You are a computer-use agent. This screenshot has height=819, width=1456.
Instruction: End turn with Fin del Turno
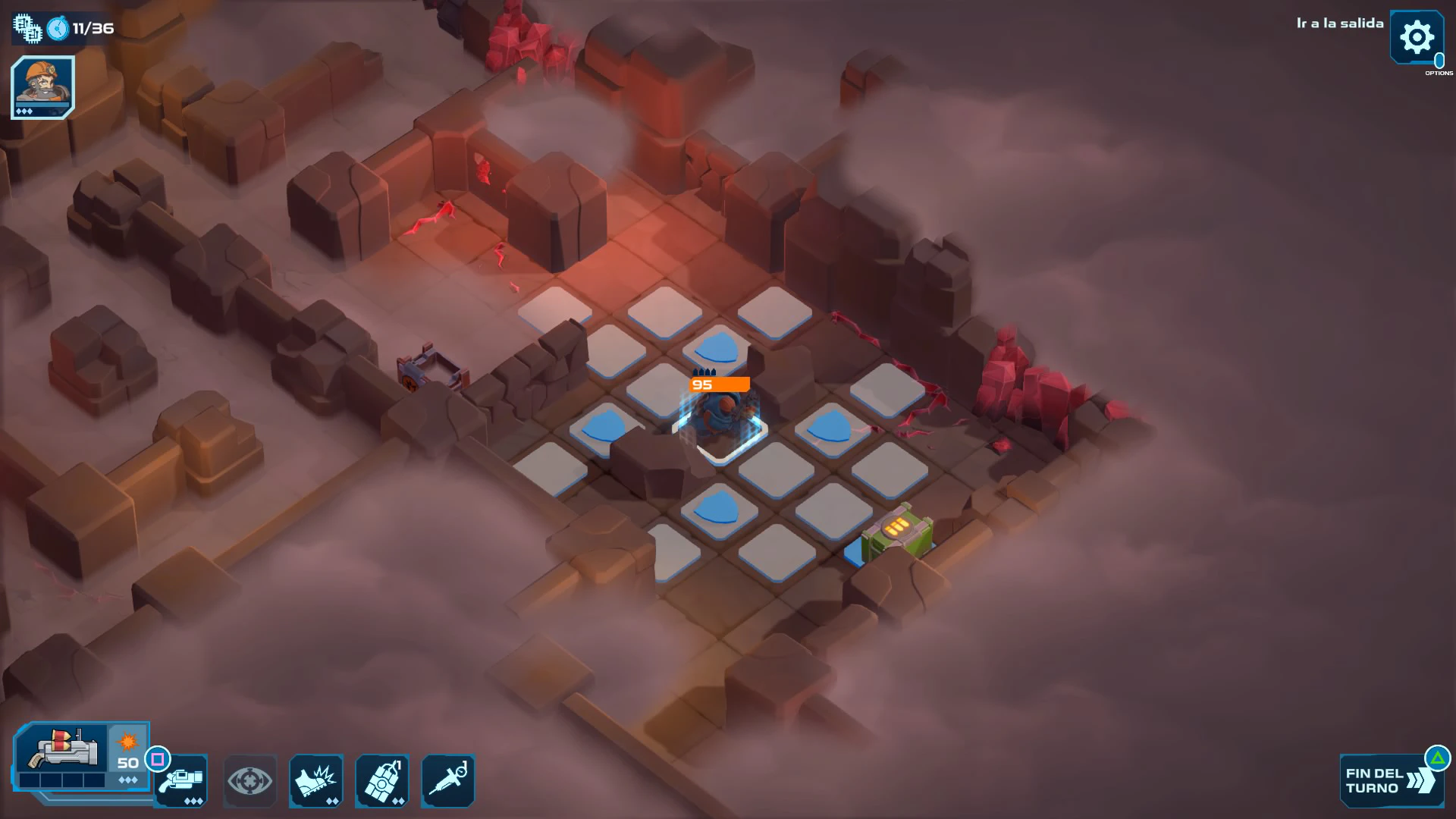1389,781
